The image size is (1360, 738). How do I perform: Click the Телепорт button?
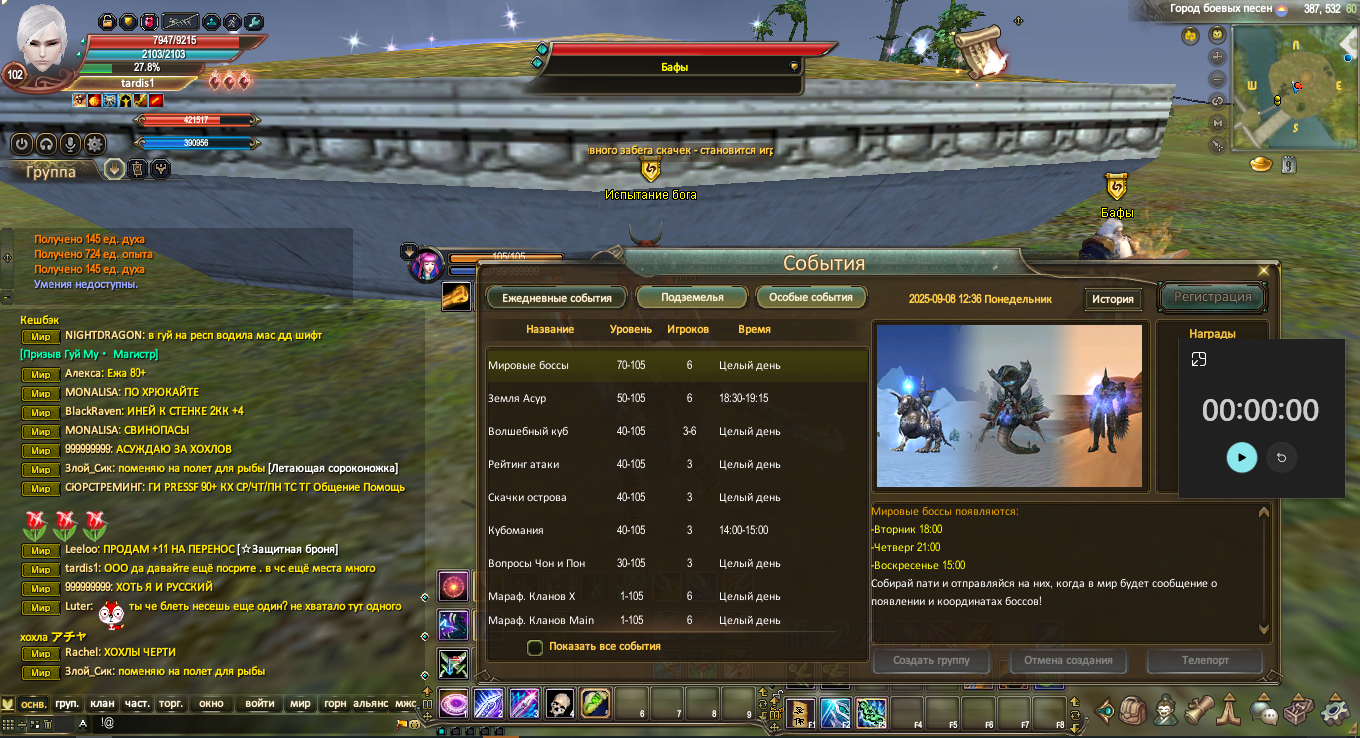point(1205,661)
